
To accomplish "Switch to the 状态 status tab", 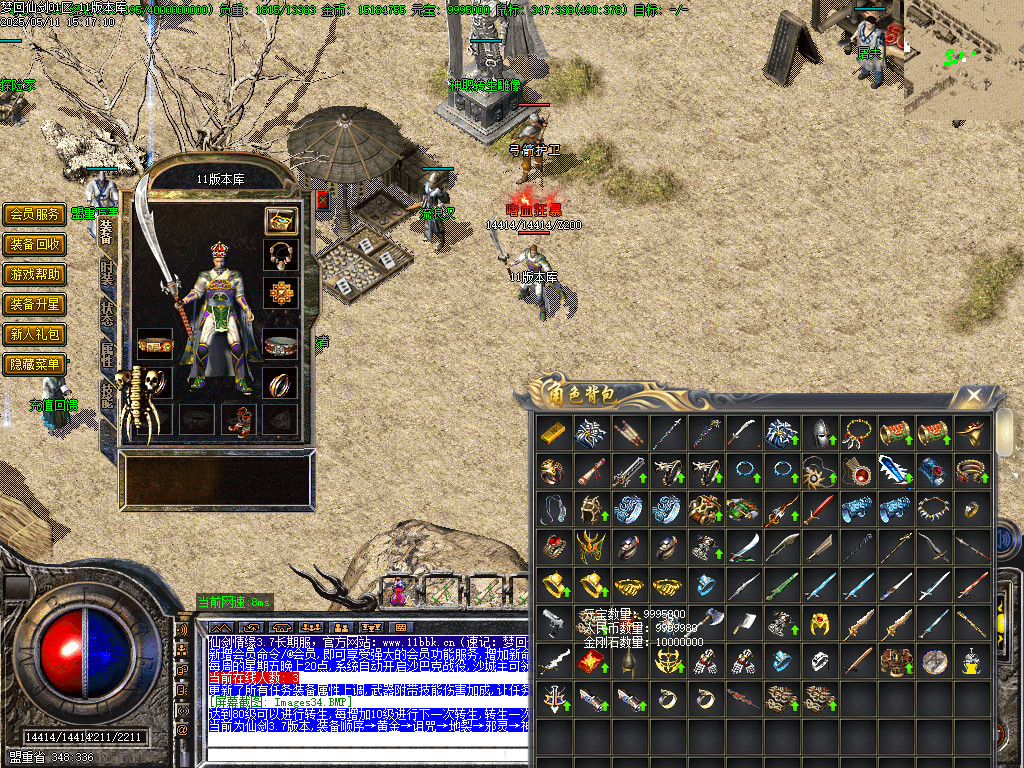I will tap(107, 314).
